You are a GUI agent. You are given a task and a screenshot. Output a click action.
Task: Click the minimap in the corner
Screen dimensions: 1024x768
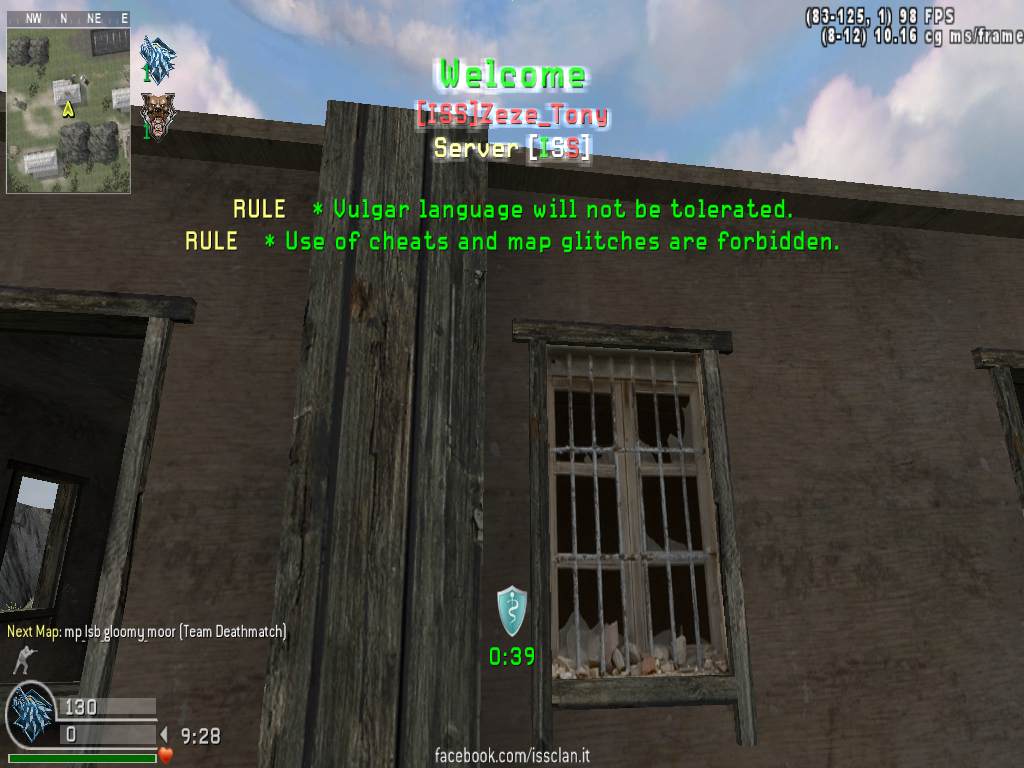[68, 109]
